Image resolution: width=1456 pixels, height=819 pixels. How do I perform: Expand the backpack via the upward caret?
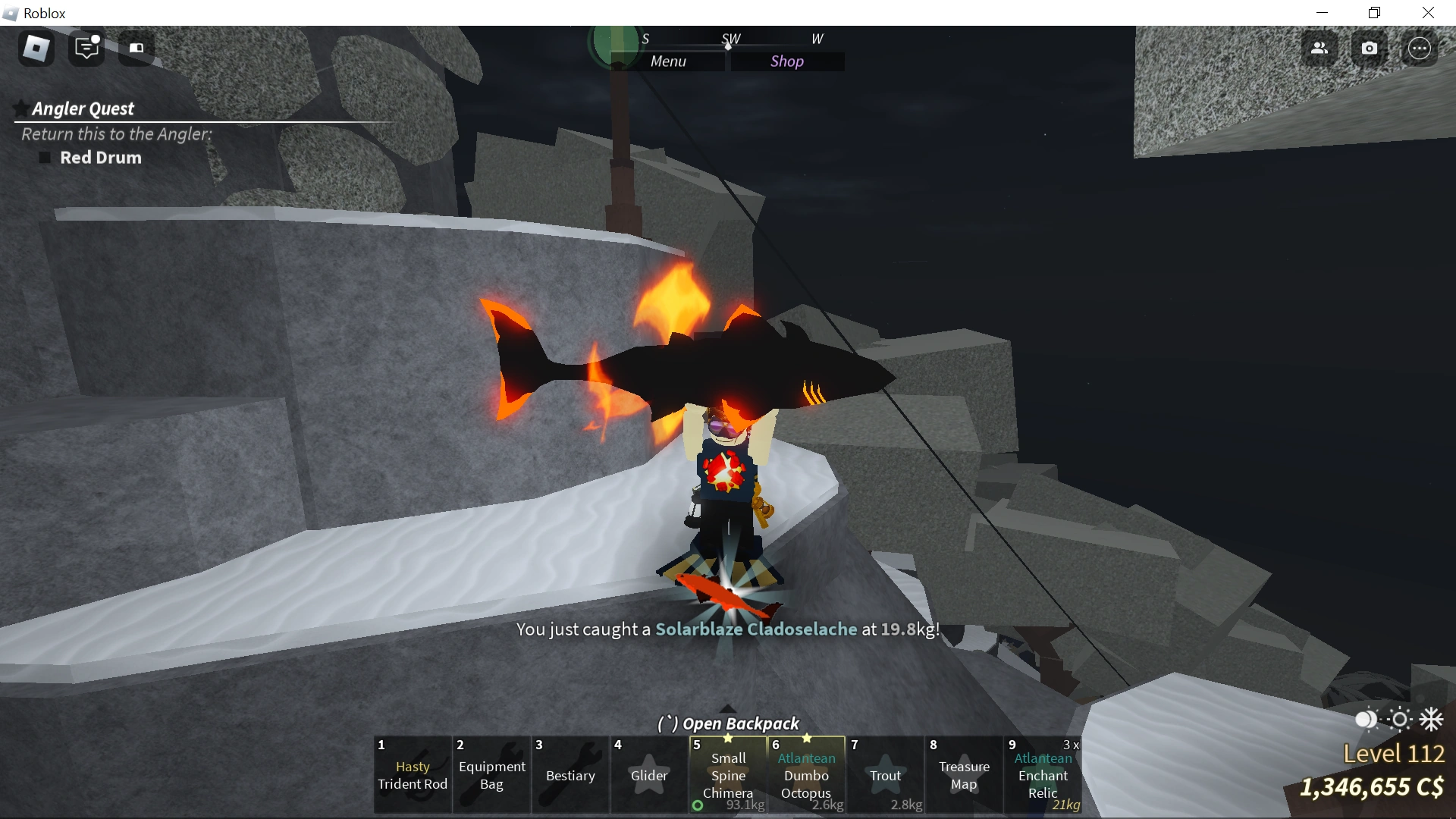pos(727,709)
